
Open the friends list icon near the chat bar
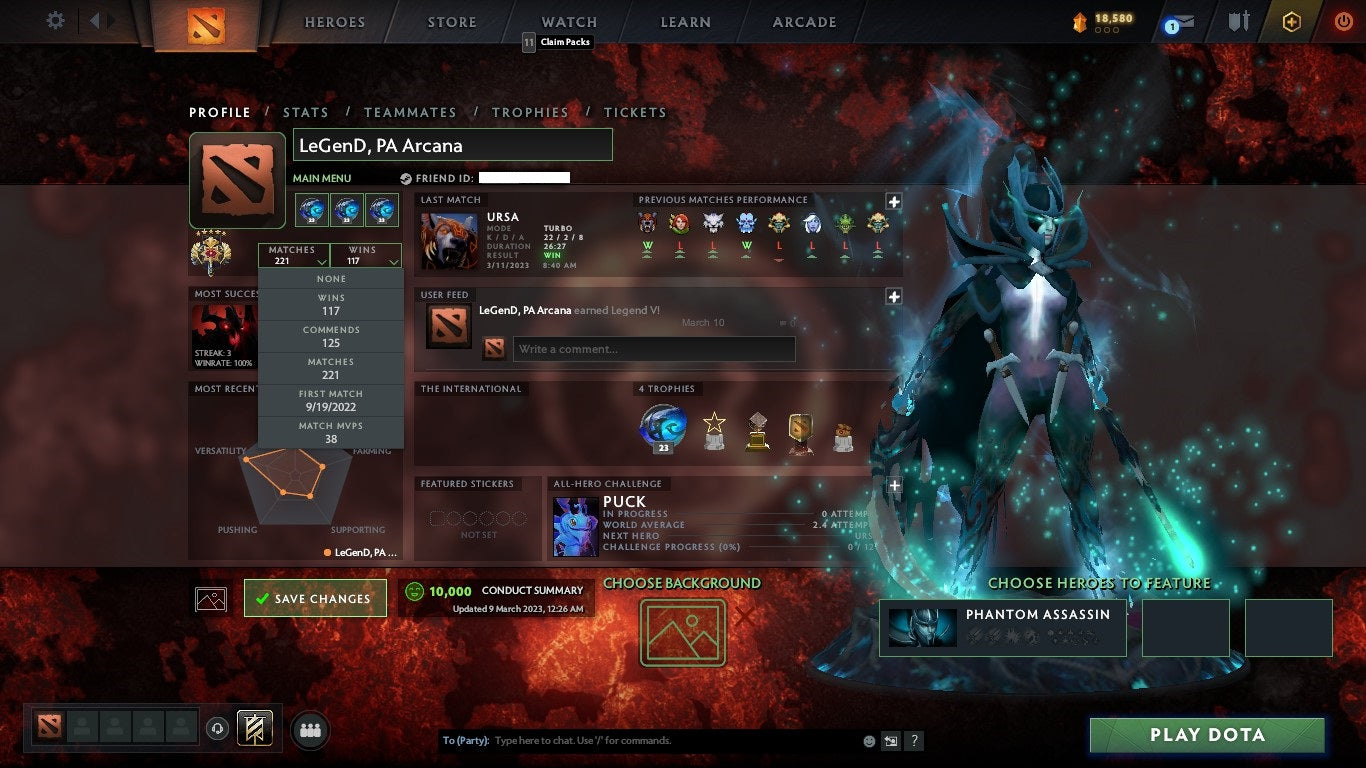(308, 731)
